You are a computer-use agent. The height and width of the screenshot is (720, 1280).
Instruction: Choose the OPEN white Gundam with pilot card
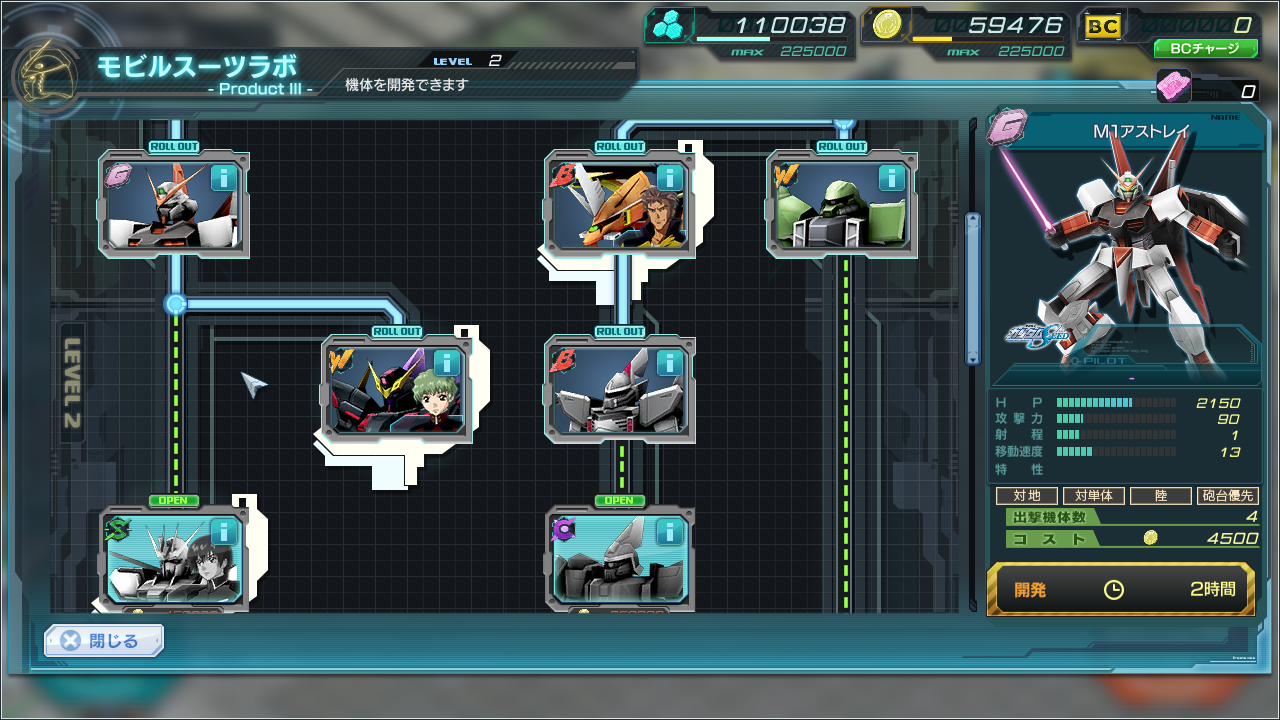(x=162, y=560)
